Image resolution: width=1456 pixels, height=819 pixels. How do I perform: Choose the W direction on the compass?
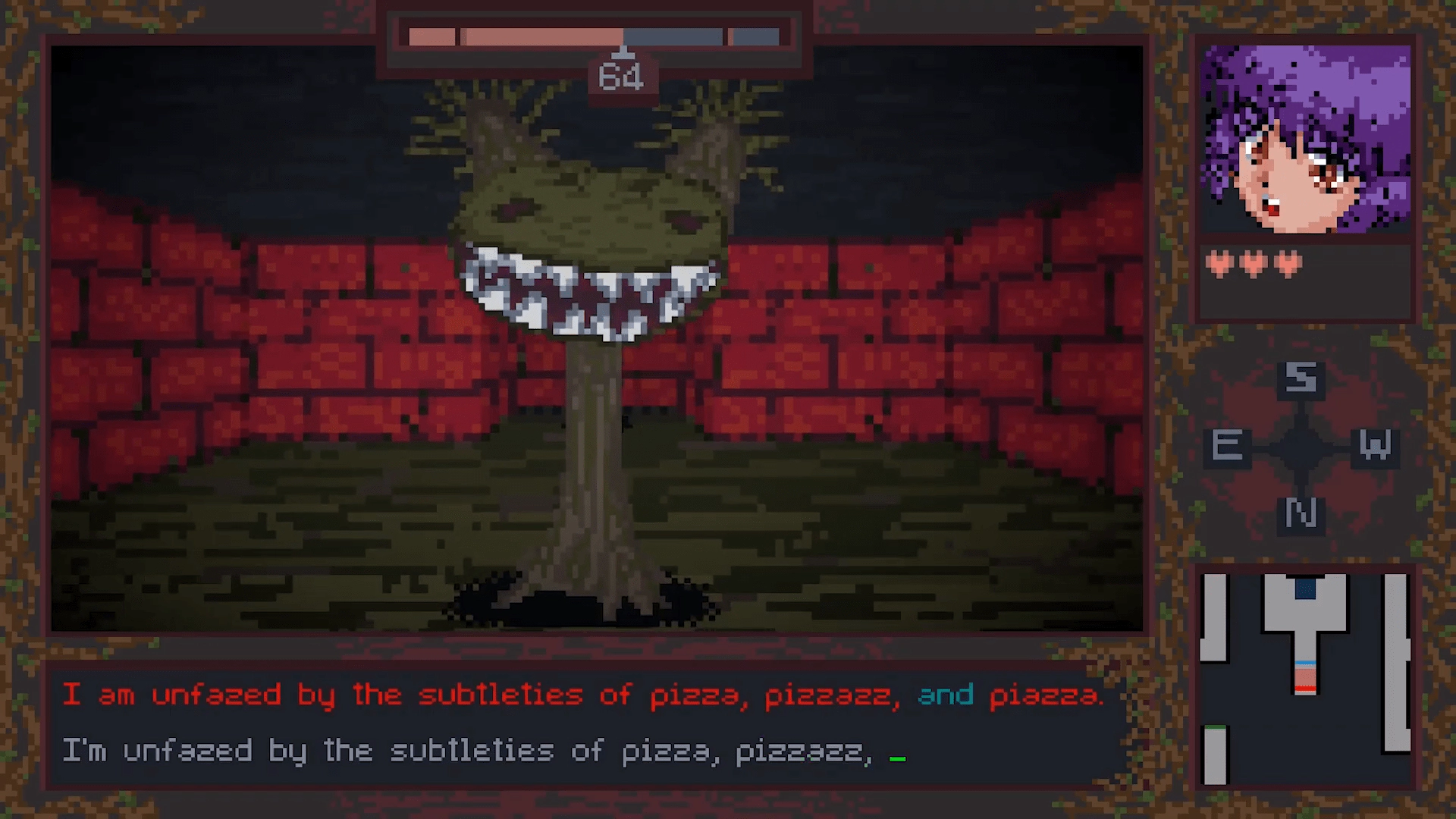[1375, 446]
